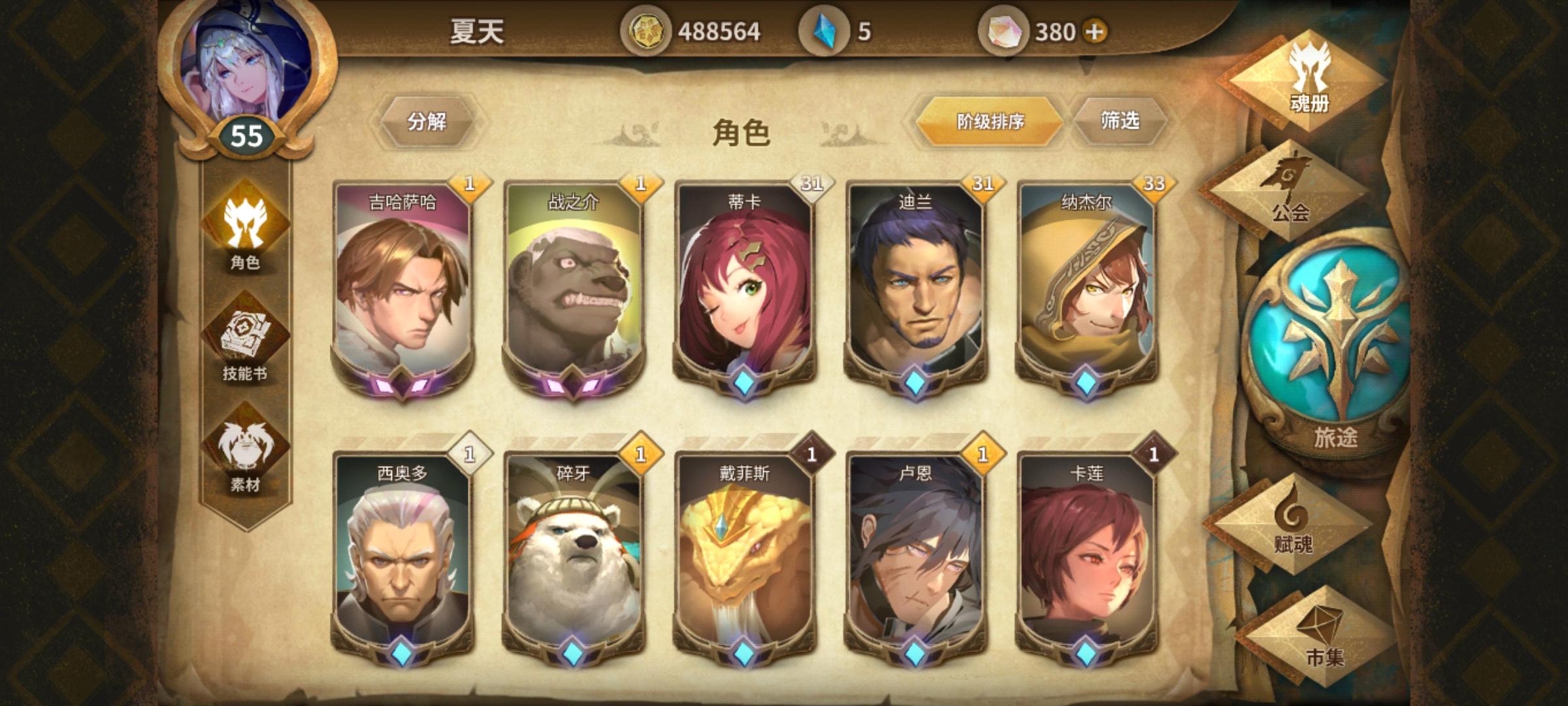Open the player avatar profile

point(245,72)
